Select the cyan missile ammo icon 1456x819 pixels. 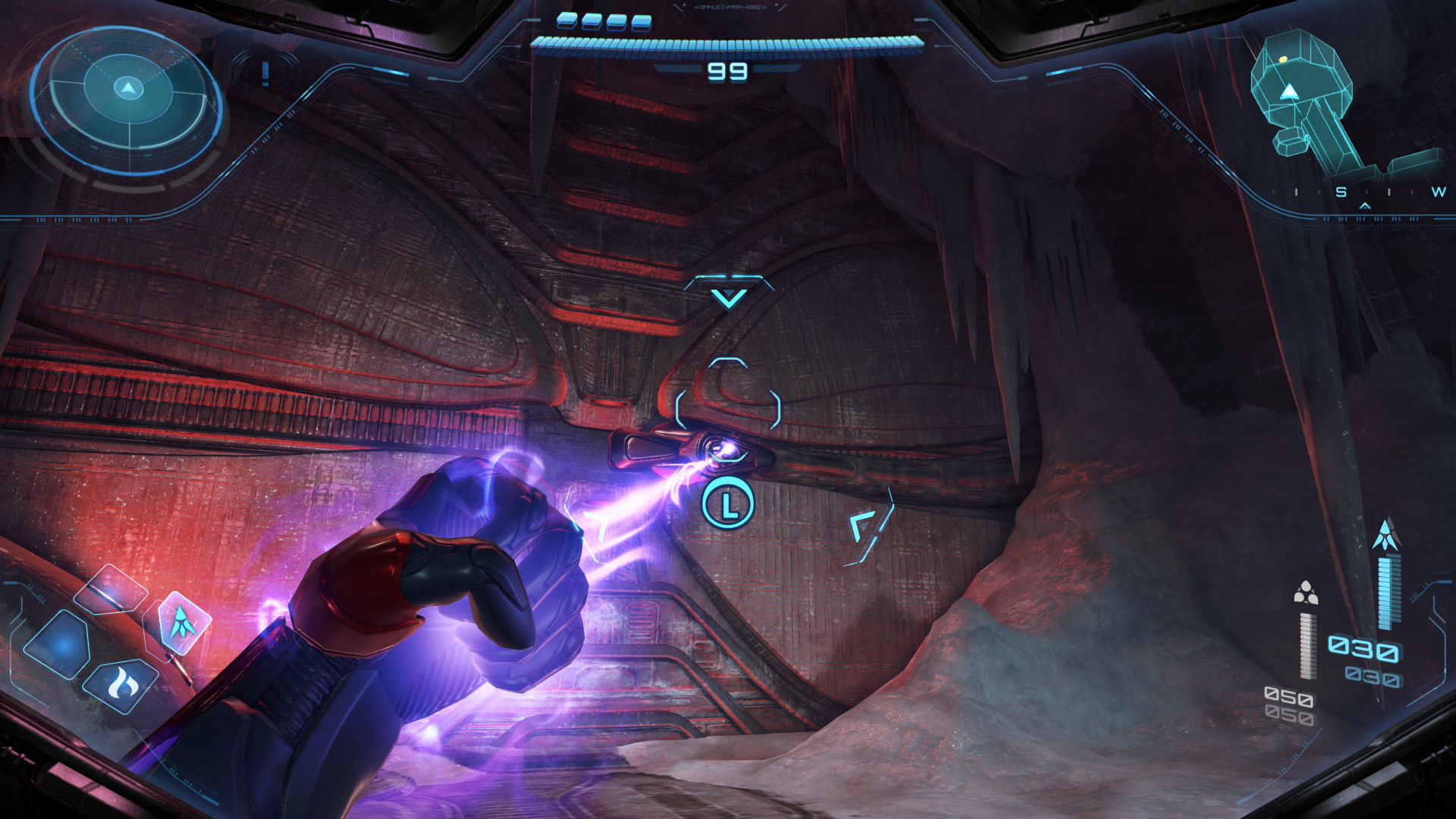1385,535
